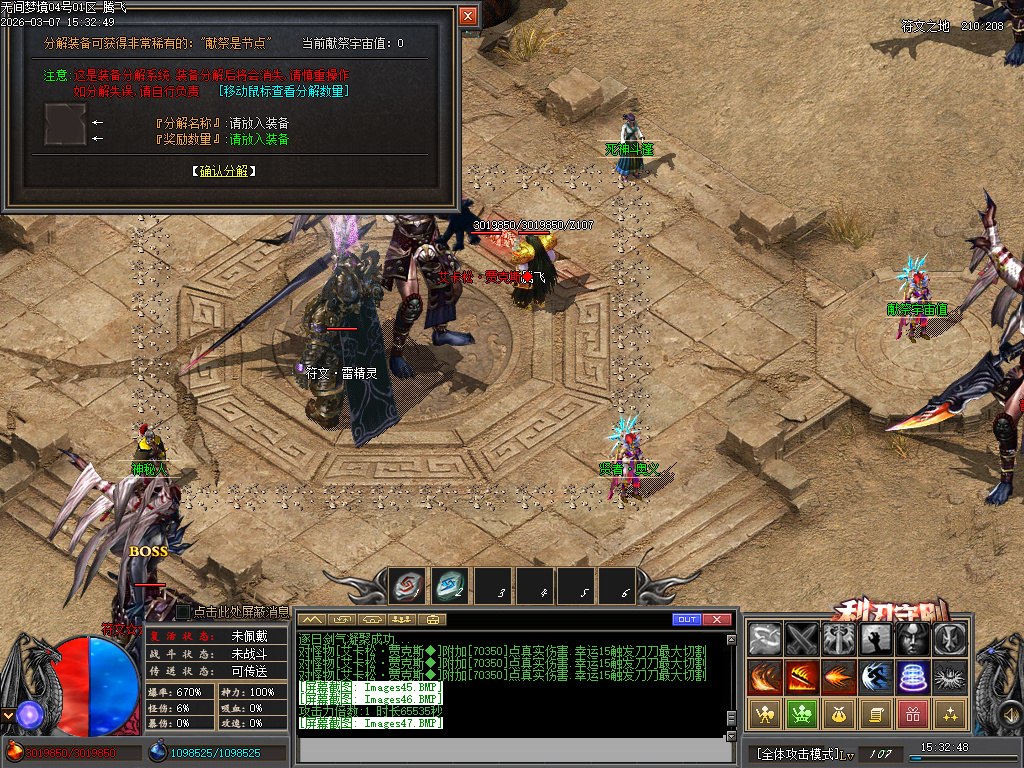Open the scroll quest log button
The image size is (1024, 768).
point(876,714)
